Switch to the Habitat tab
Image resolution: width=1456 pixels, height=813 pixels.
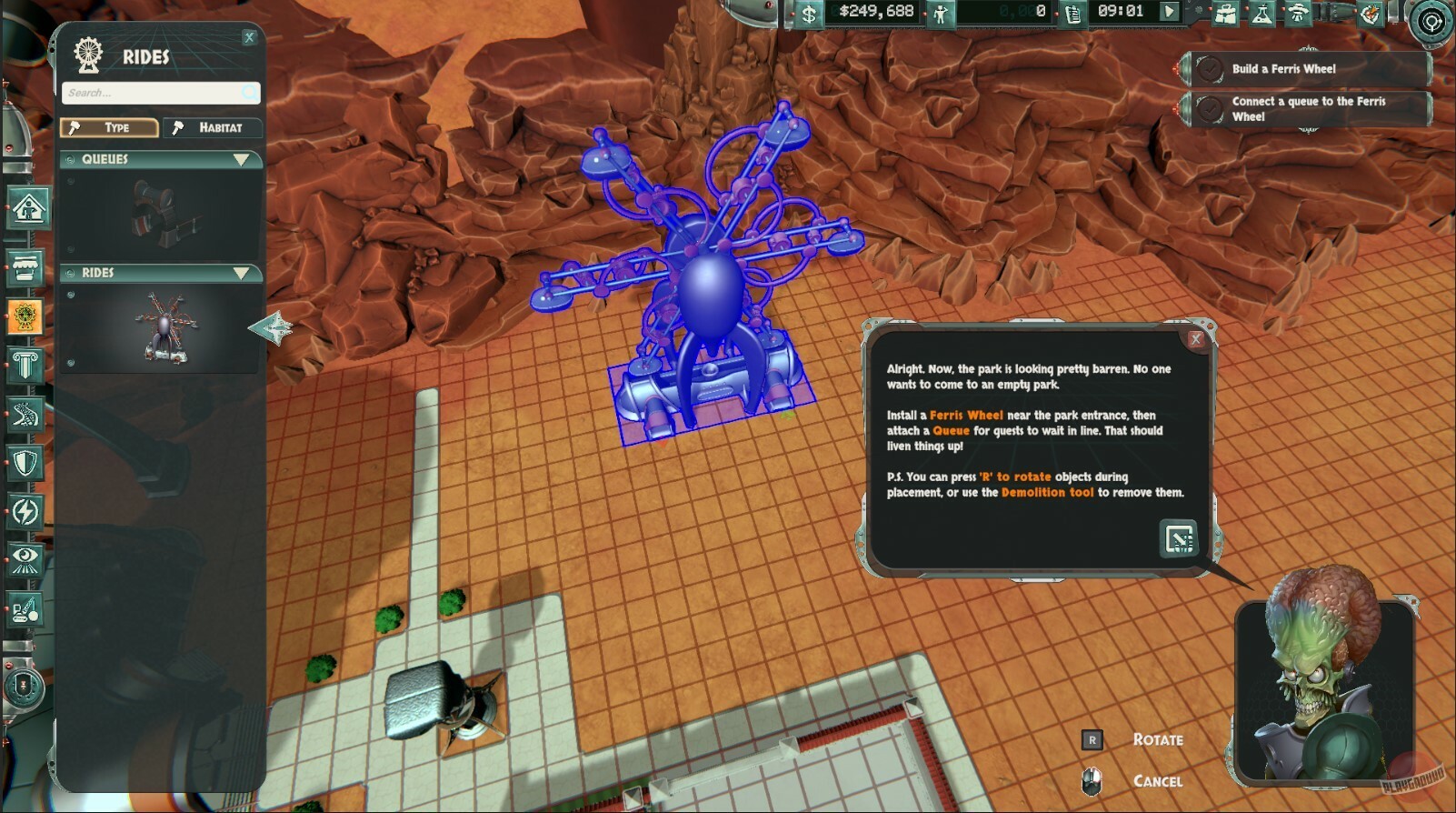[x=211, y=127]
